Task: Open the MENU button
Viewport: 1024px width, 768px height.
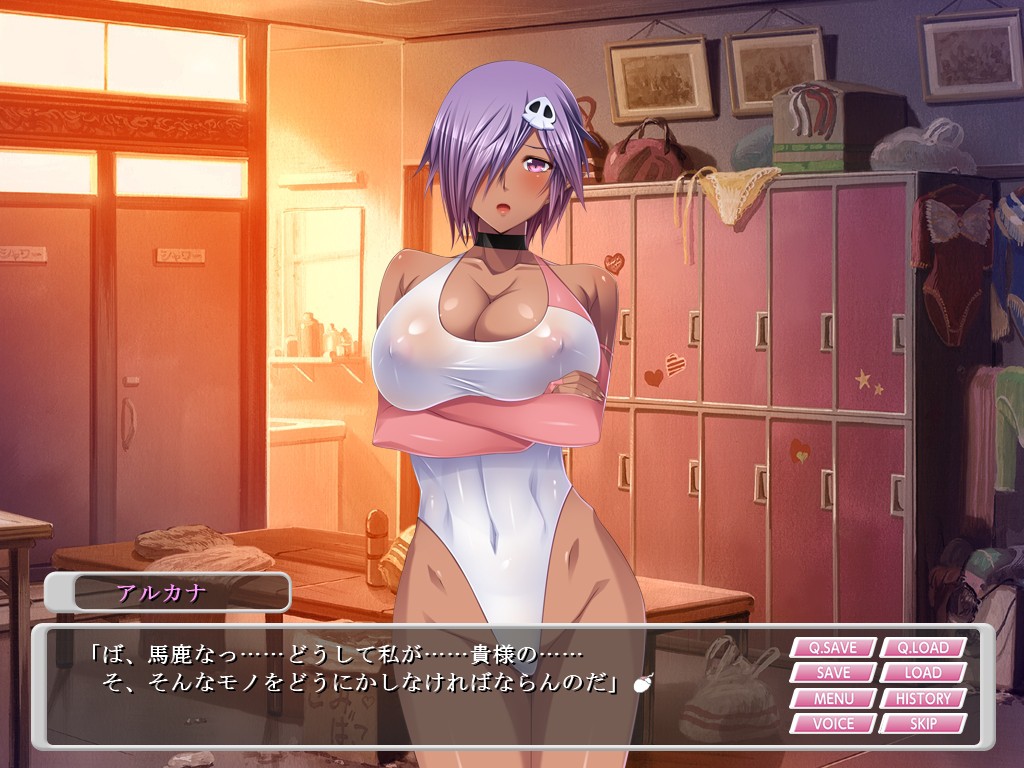Action: (x=833, y=698)
